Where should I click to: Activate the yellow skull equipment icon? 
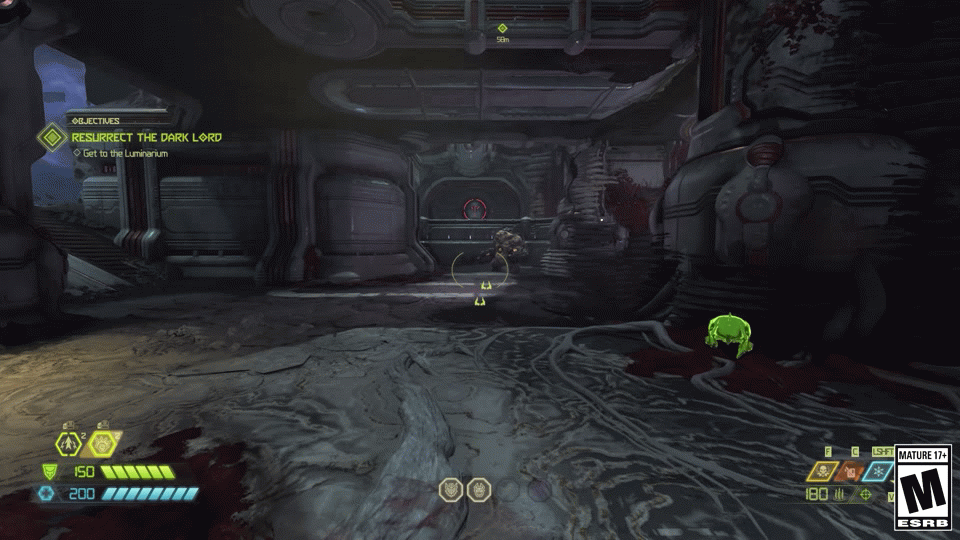point(823,471)
